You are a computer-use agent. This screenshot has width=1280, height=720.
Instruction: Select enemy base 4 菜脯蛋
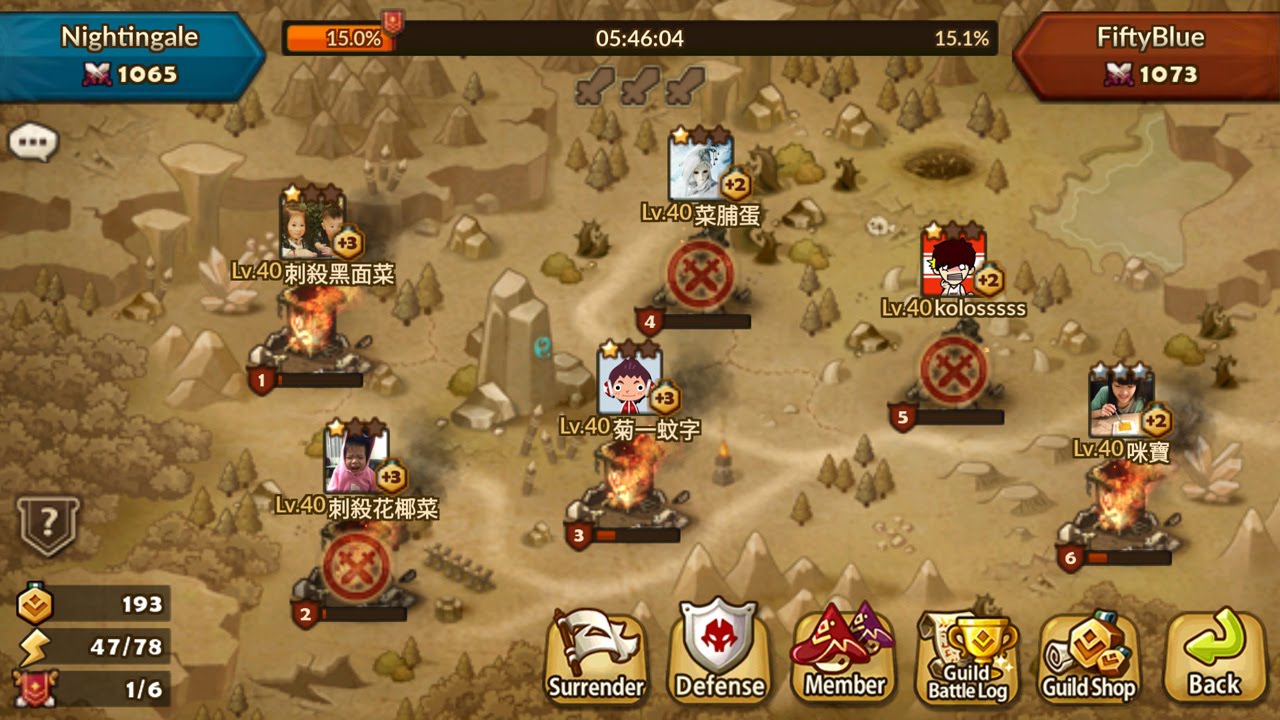tap(701, 273)
